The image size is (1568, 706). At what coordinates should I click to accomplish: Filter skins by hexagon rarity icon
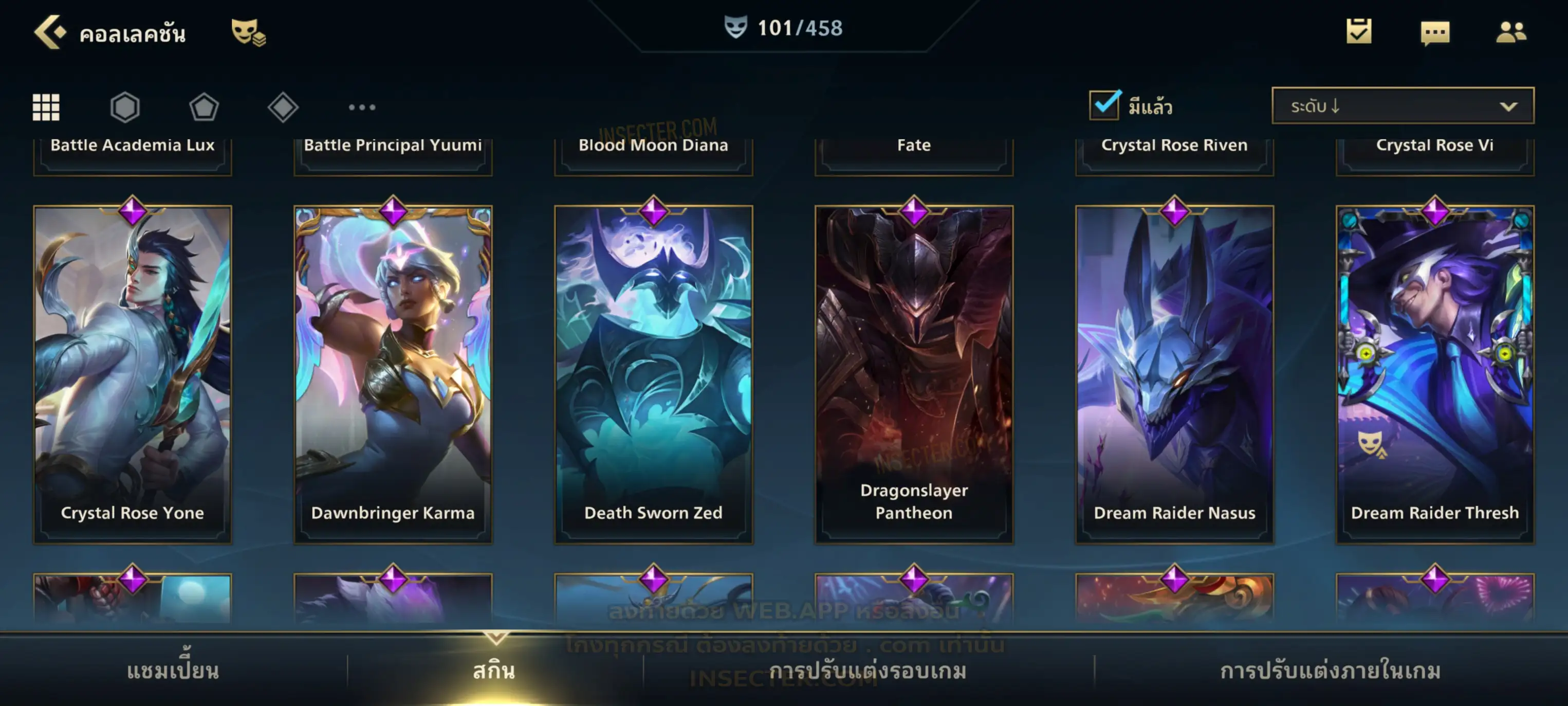click(125, 107)
